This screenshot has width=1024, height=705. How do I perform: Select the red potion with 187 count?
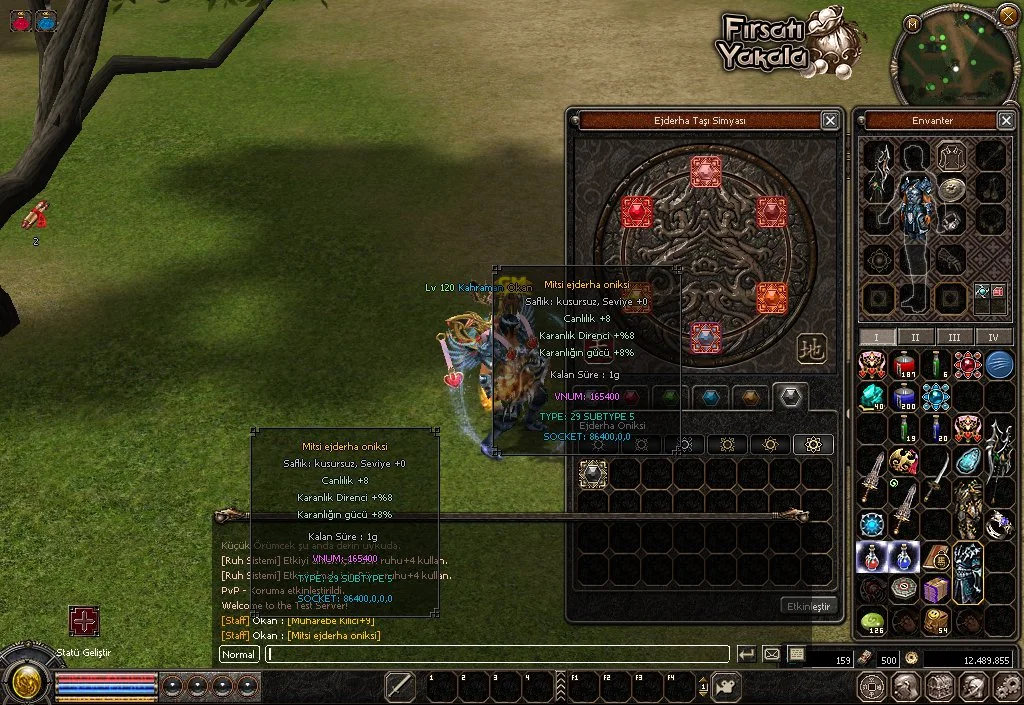point(905,365)
